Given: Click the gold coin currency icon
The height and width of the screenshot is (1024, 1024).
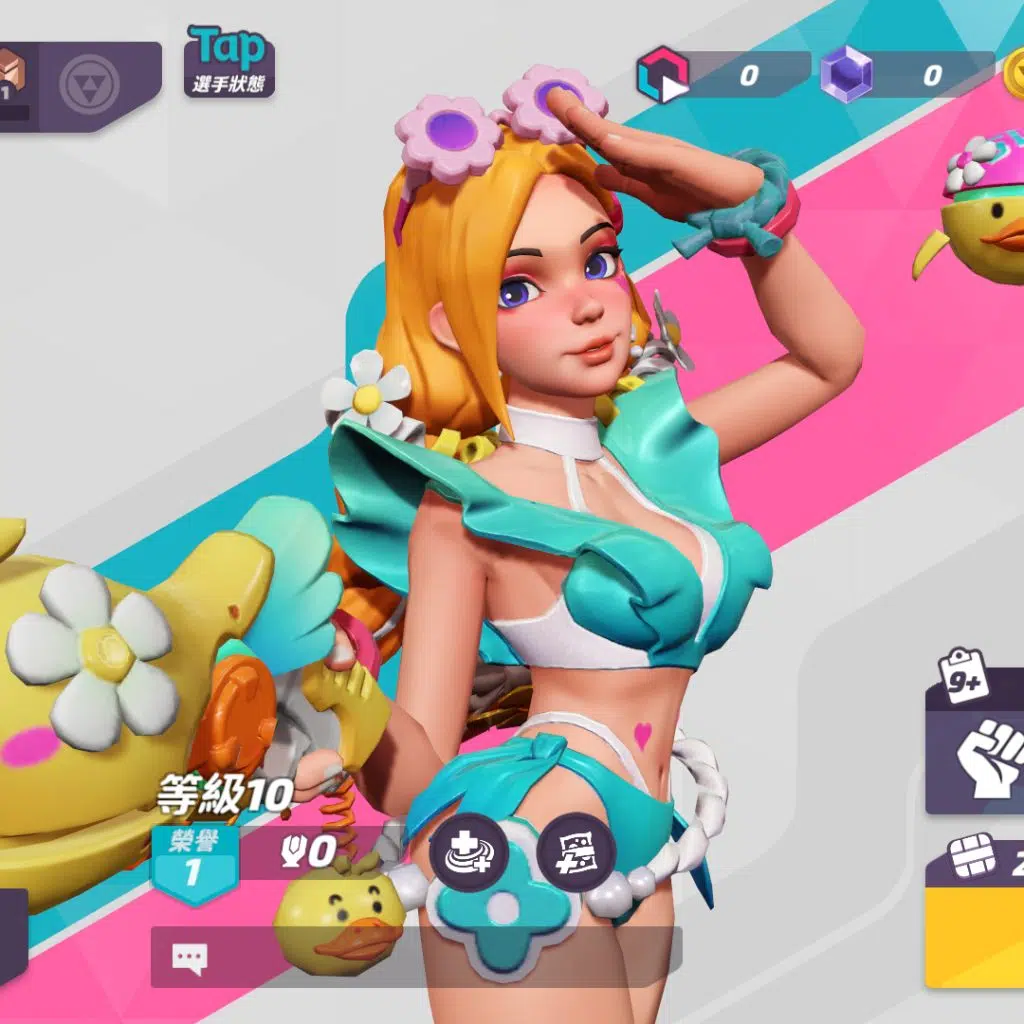Looking at the screenshot, I should (x=1012, y=73).
